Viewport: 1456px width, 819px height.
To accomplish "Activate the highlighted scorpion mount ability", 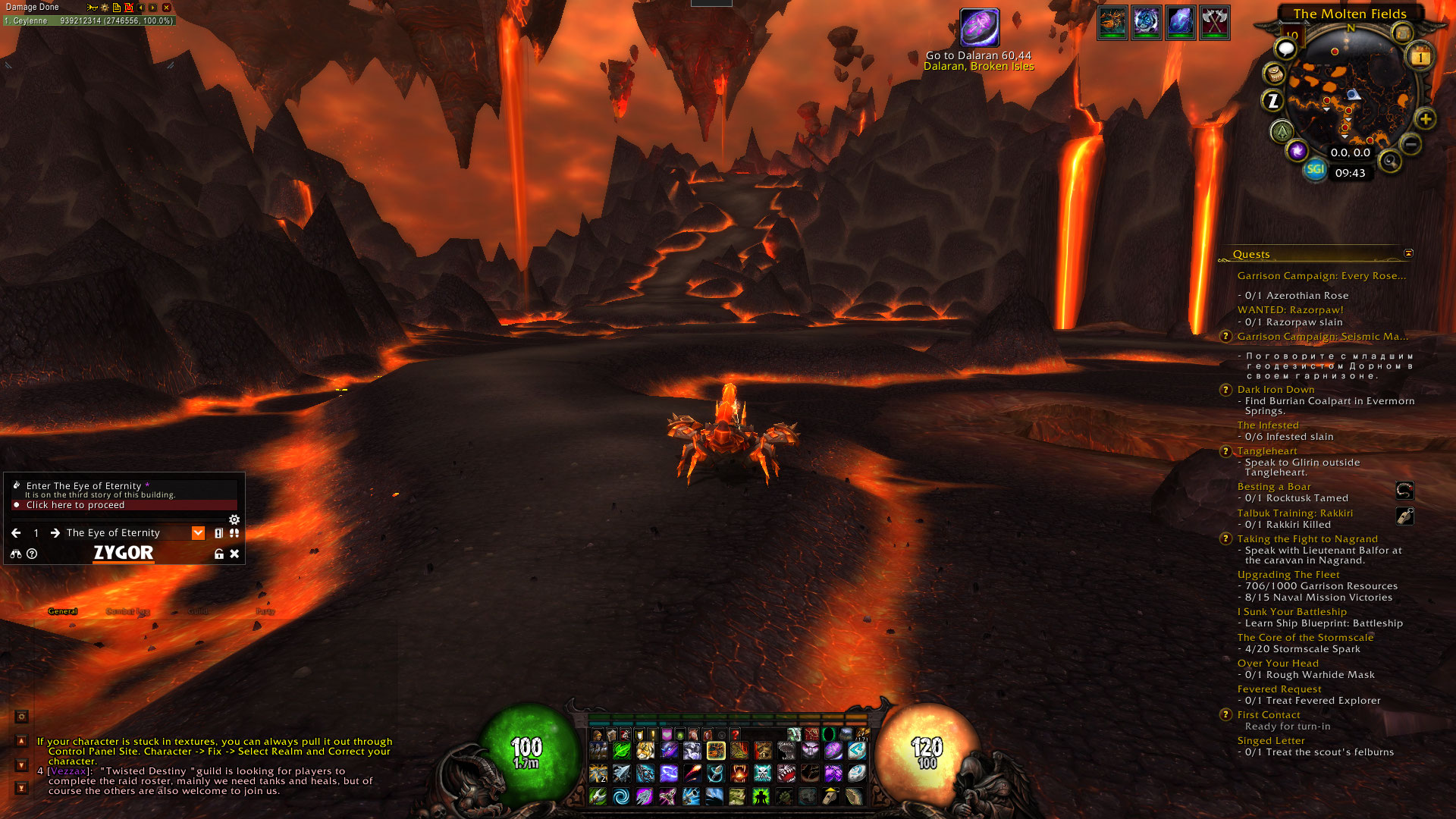I will (x=716, y=751).
